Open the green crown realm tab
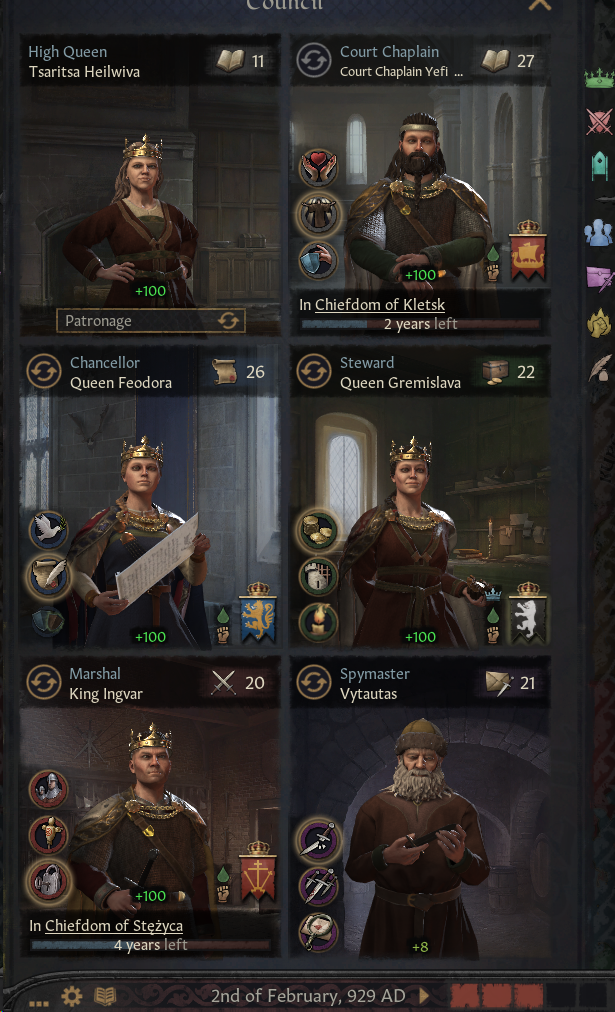The width and height of the screenshot is (615, 1012). pyautogui.click(x=599, y=79)
